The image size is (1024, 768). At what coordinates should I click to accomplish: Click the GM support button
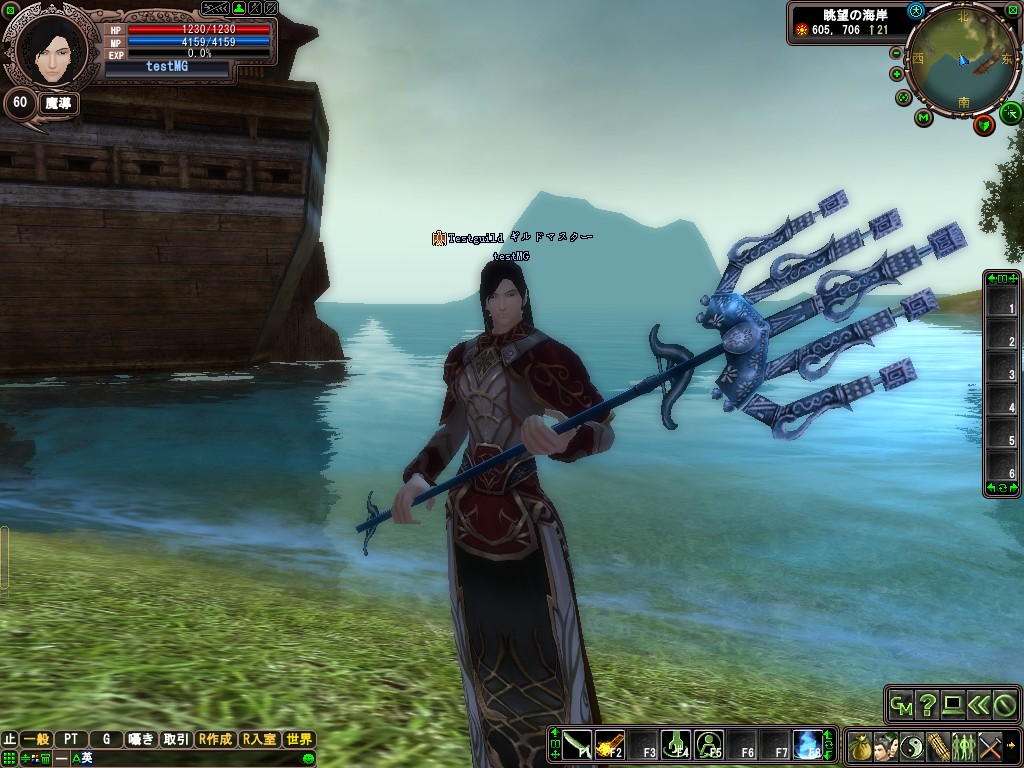[x=901, y=705]
